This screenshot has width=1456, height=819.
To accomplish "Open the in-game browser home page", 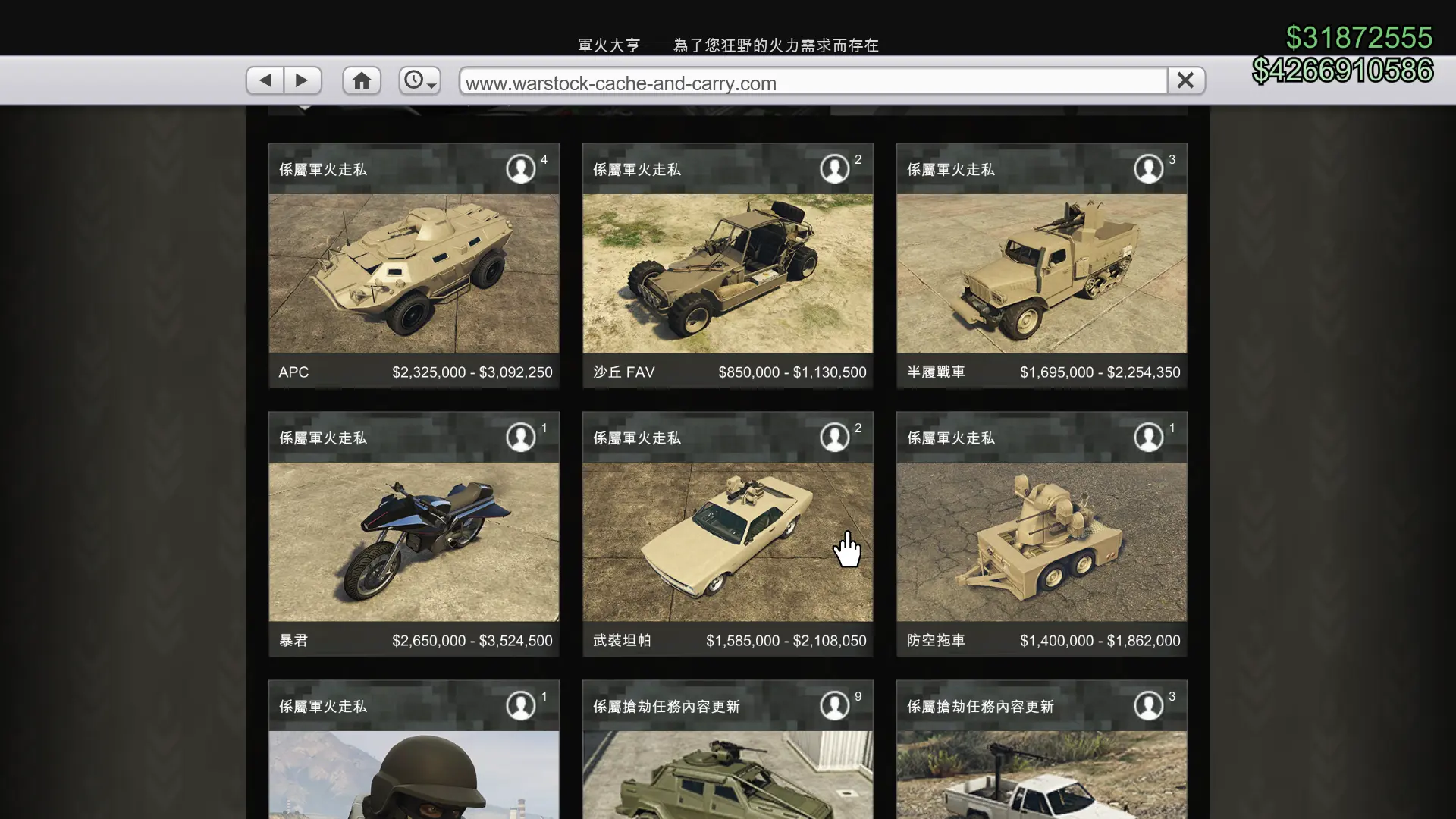I will 361,80.
